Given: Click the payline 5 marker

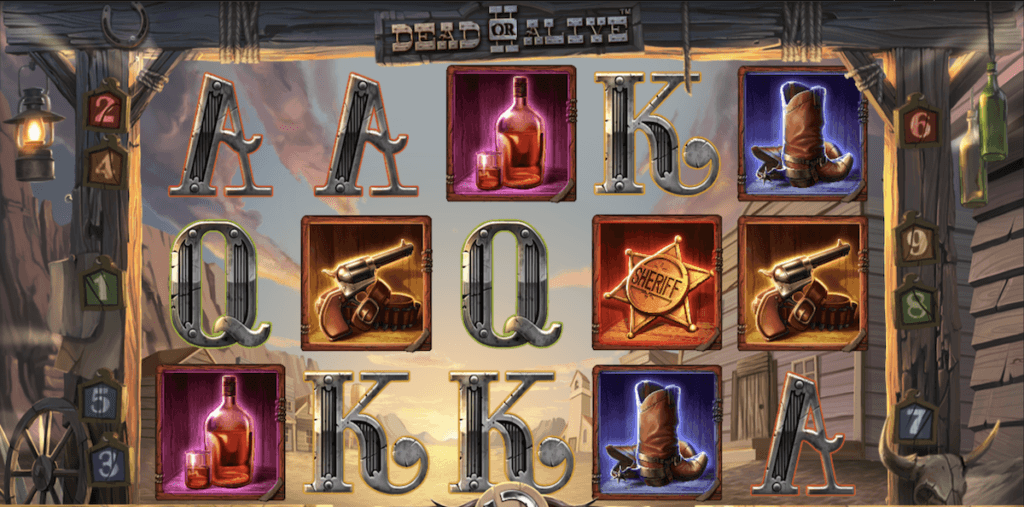Looking at the screenshot, I should tap(104, 401).
